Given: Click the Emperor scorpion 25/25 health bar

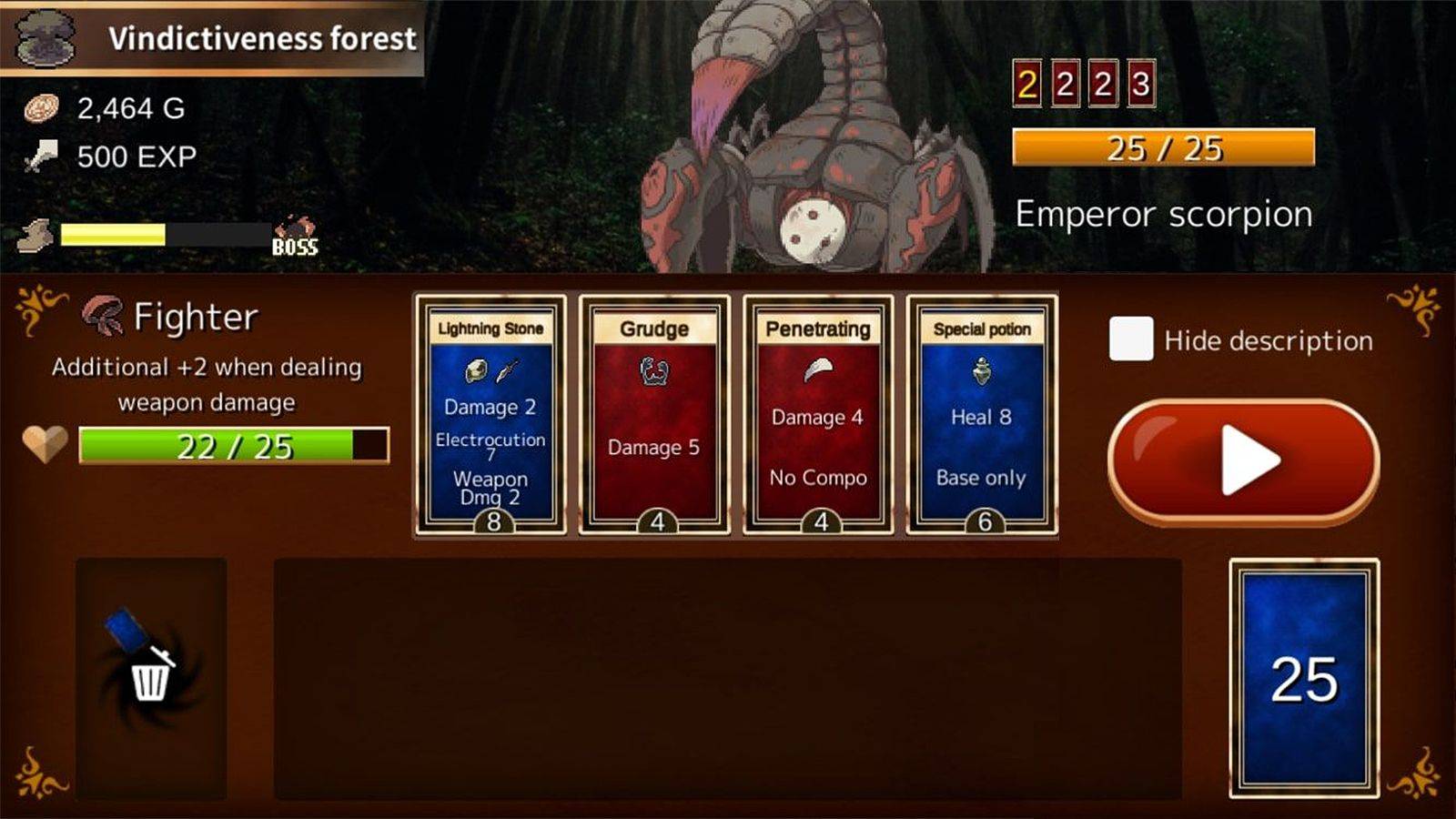Looking at the screenshot, I should tap(1165, 147).
